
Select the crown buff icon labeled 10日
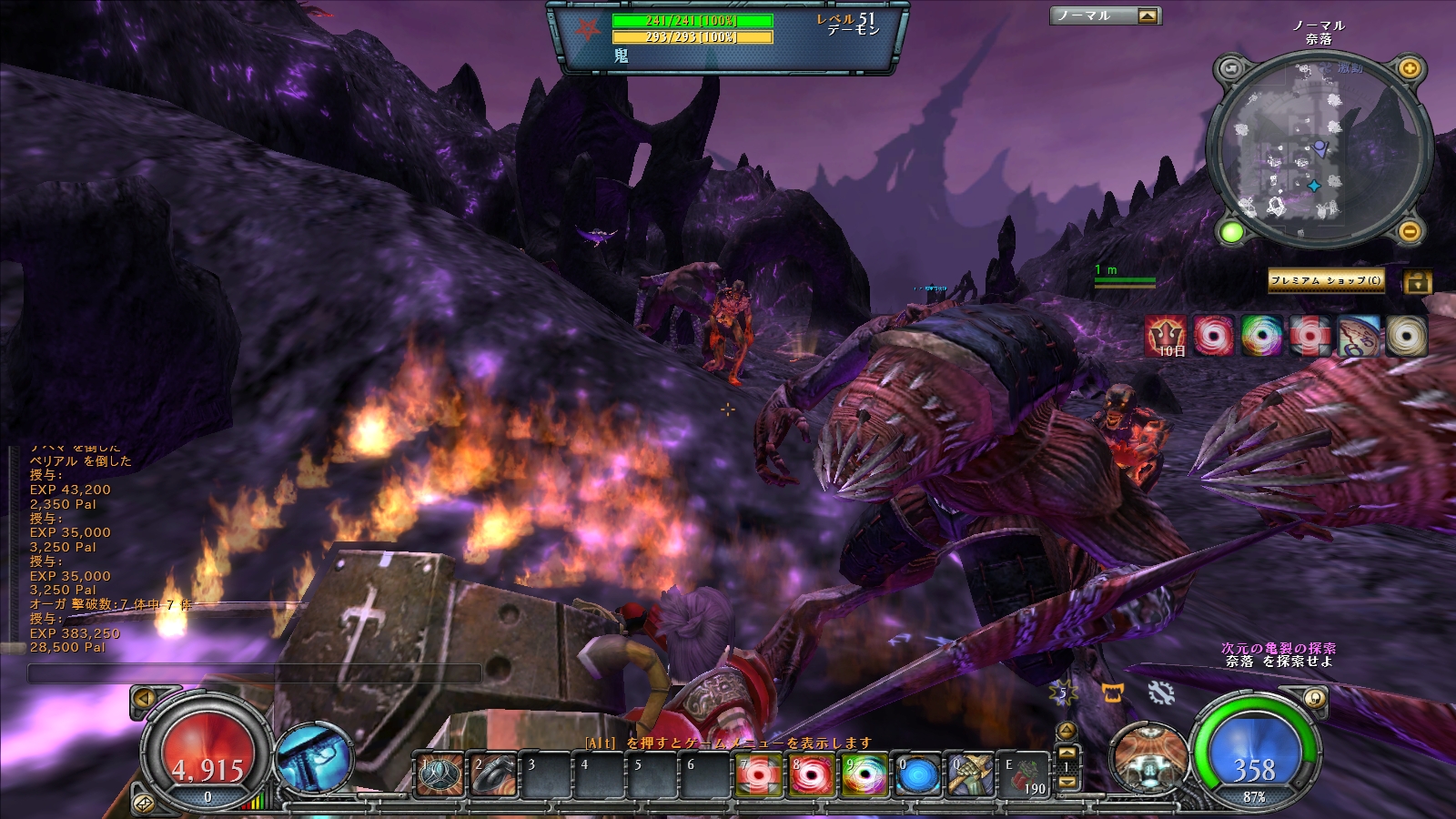1166,336
